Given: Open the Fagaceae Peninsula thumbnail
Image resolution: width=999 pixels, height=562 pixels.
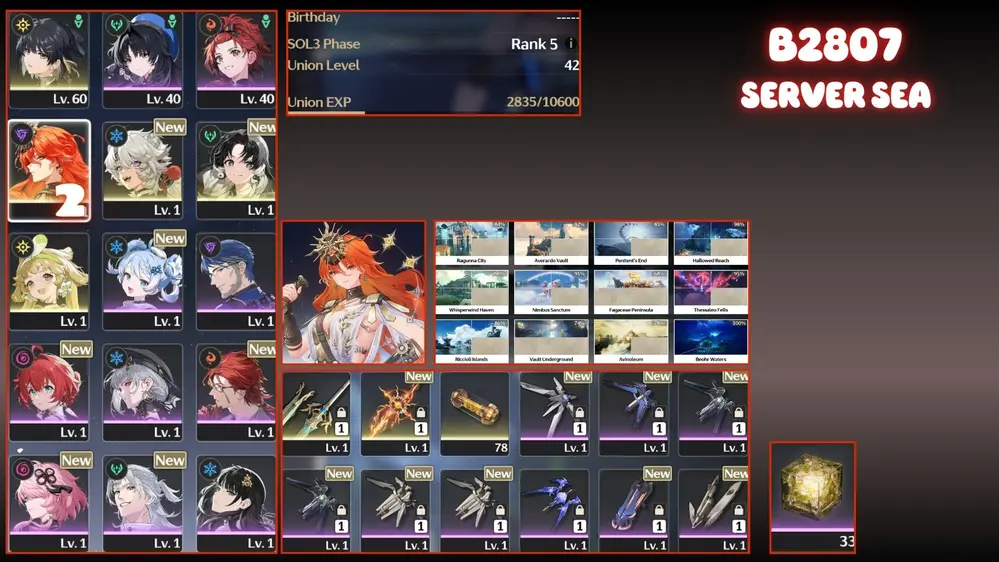Looking at the screenshot, I should click(x=631, y=292).
